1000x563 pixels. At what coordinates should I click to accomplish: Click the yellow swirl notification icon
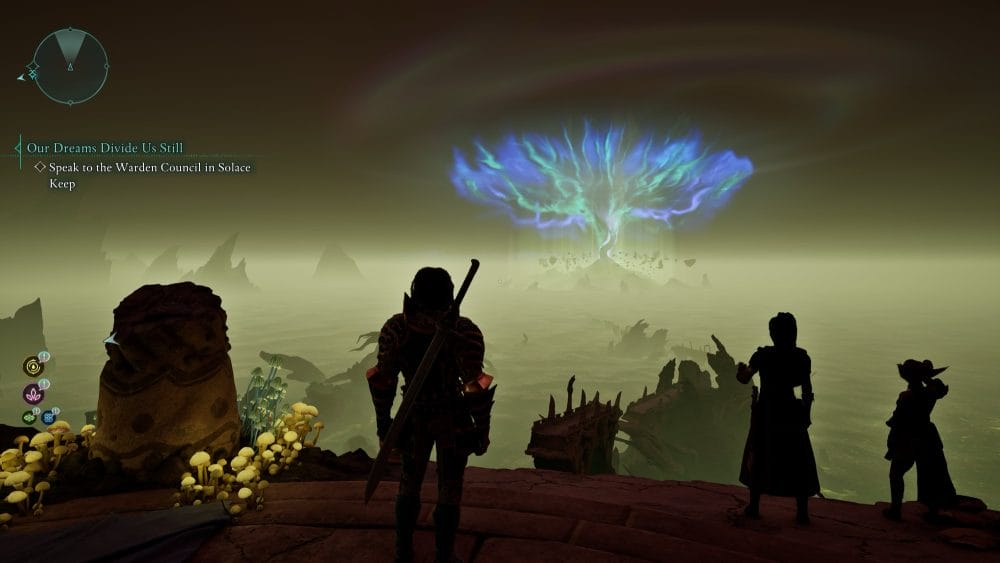(x=32, y=367)
